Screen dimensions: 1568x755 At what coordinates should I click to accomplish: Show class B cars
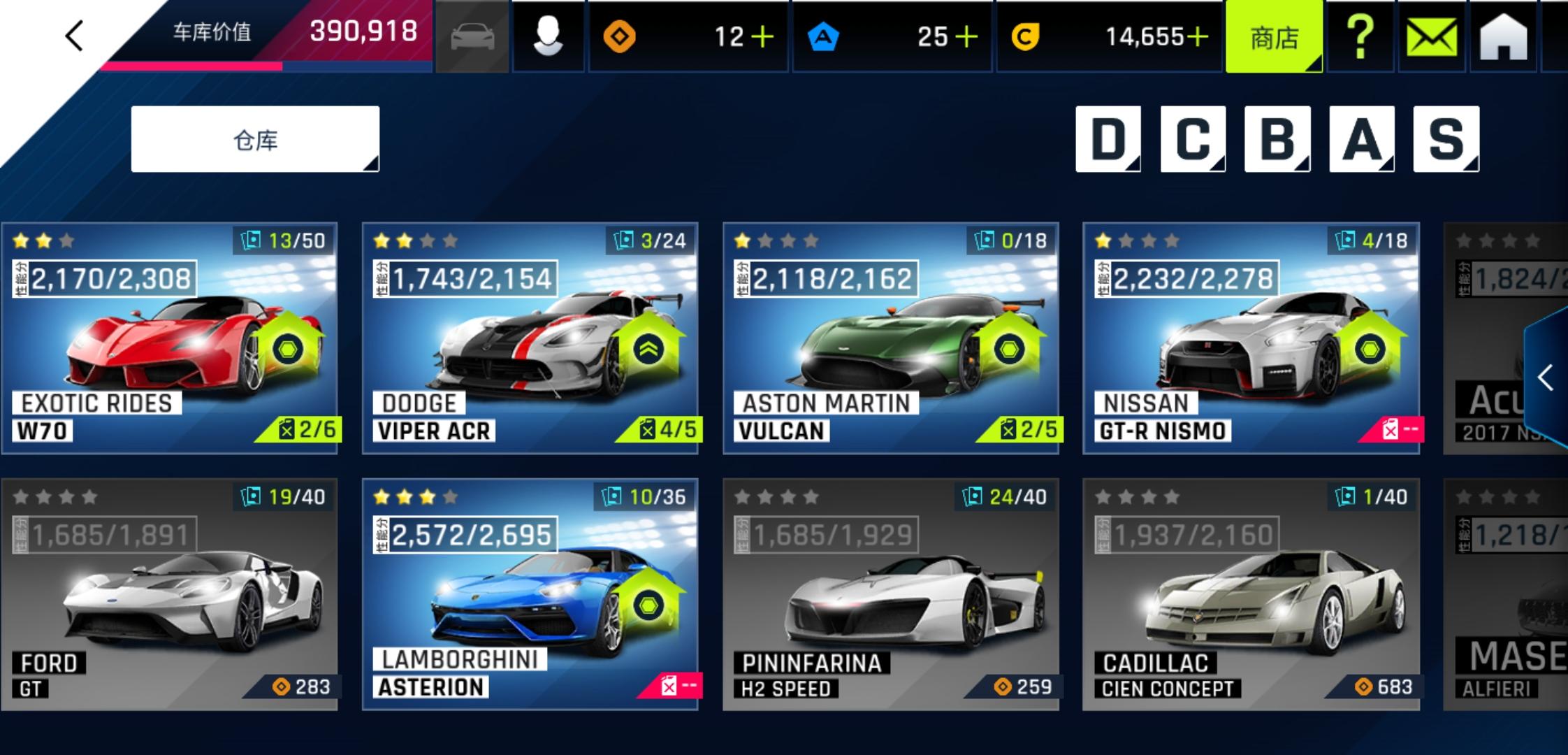click(x=1277, y=139)
